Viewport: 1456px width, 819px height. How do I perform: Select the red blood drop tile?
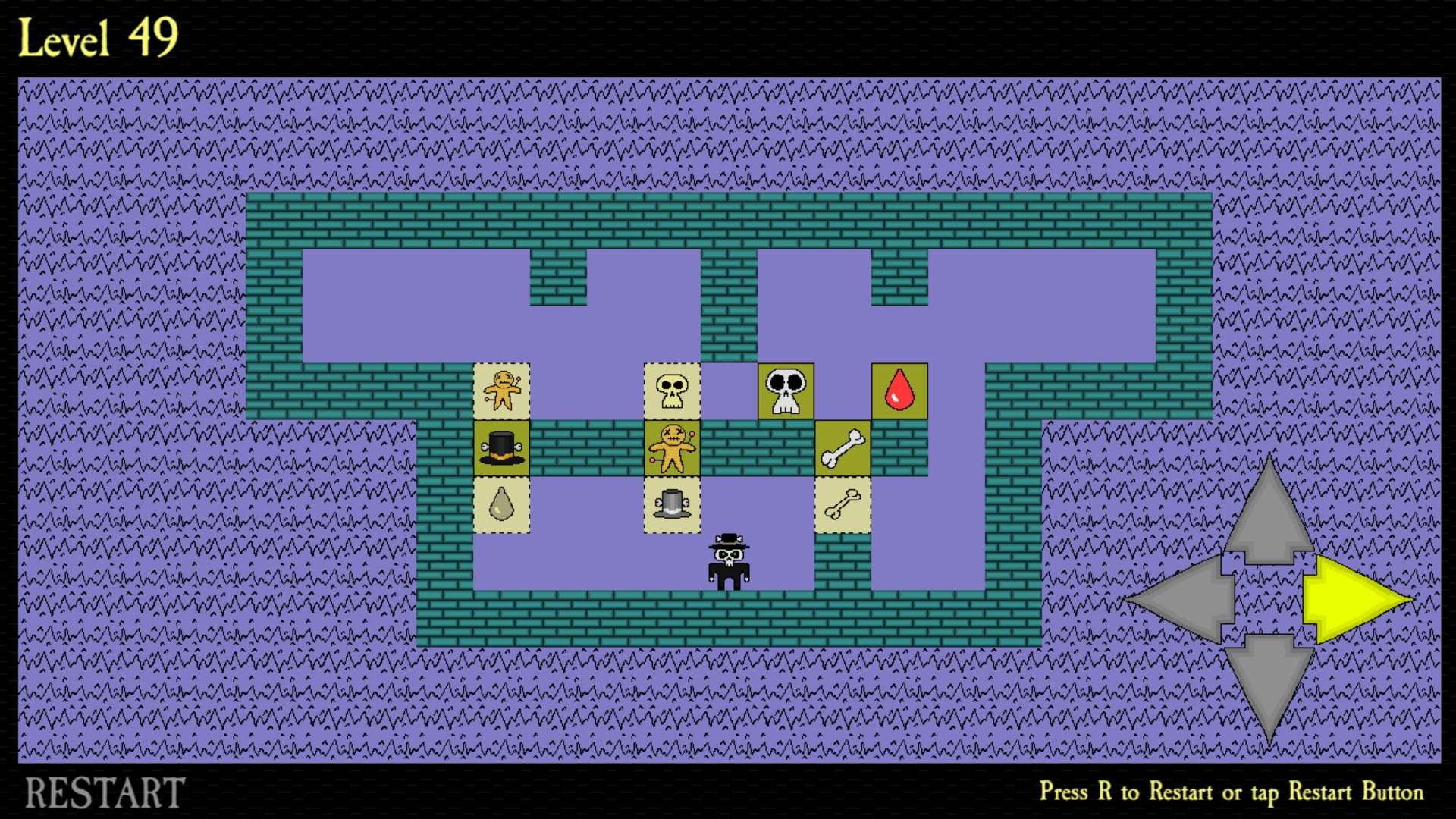(899, 389)
